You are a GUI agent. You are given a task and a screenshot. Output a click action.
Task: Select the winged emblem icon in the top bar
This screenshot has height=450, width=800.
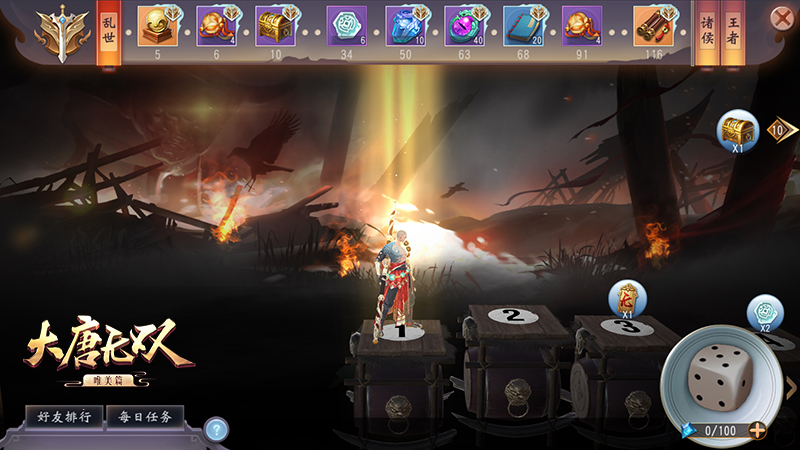pyautogui.click(x=56, y=32)
